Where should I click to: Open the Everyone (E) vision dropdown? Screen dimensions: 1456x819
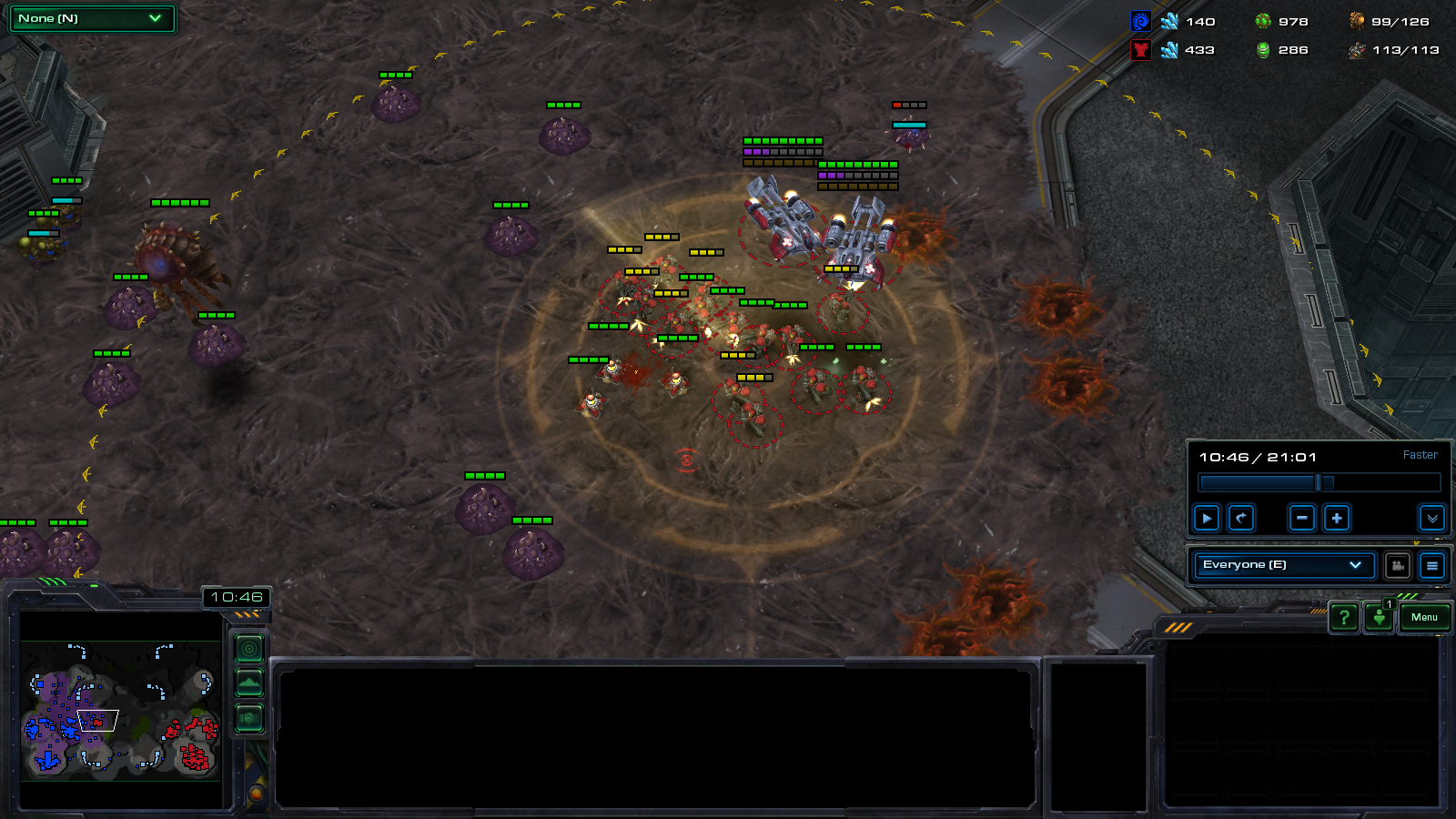coord(1283,565)
